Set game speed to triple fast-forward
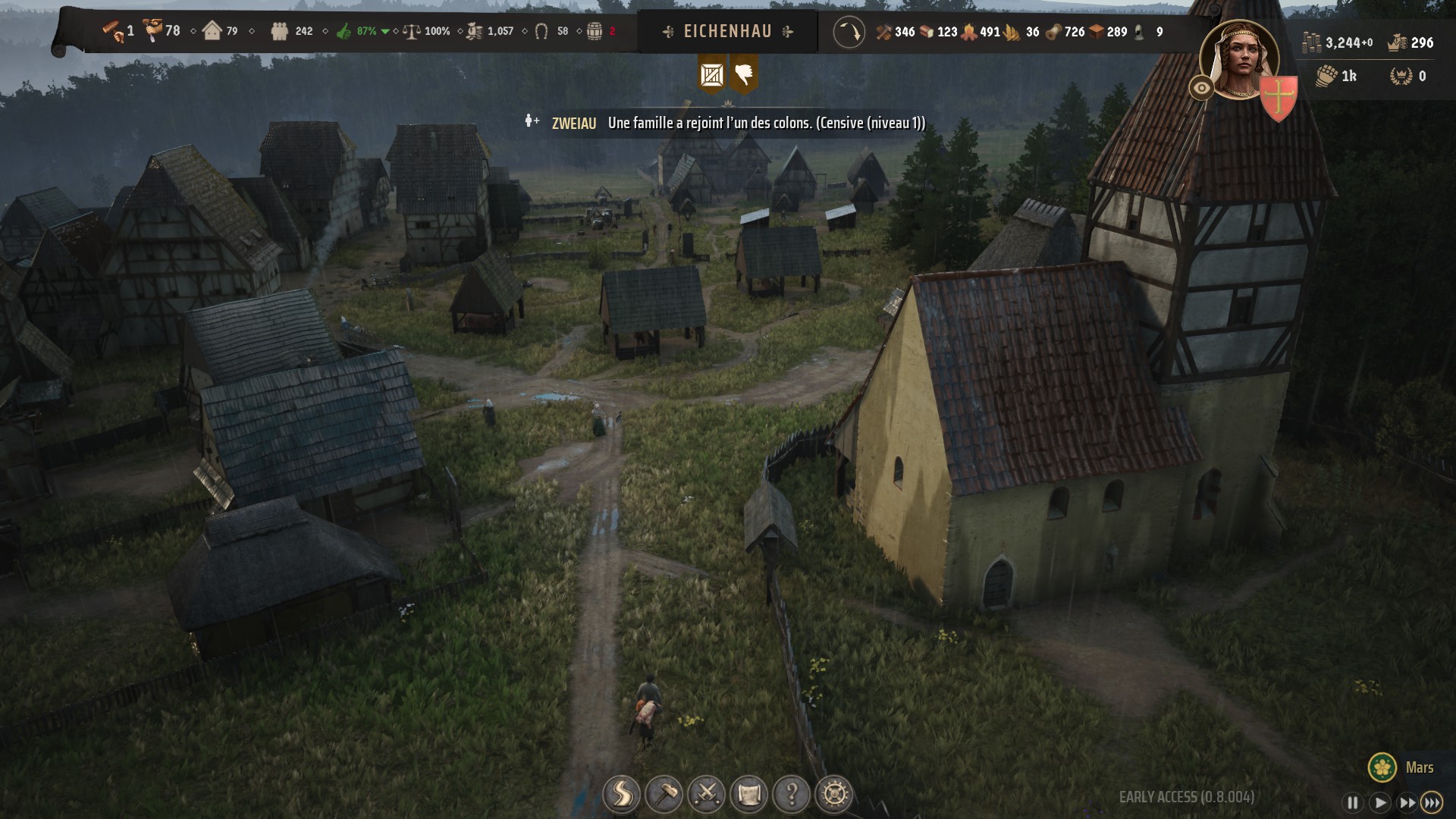The height and width of the screenshot is (819, 1456). tap(1432, 802)
